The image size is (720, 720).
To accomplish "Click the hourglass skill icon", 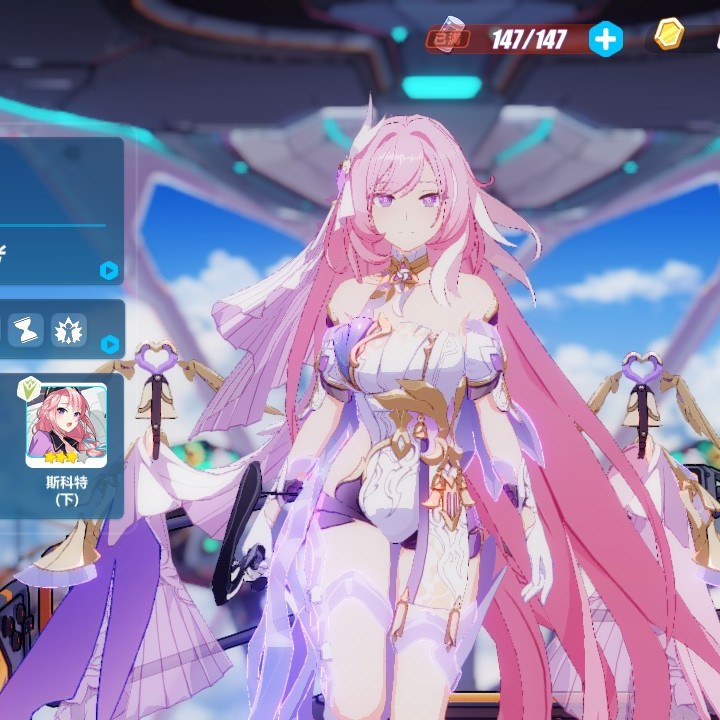I will click(x=25, y=330).
